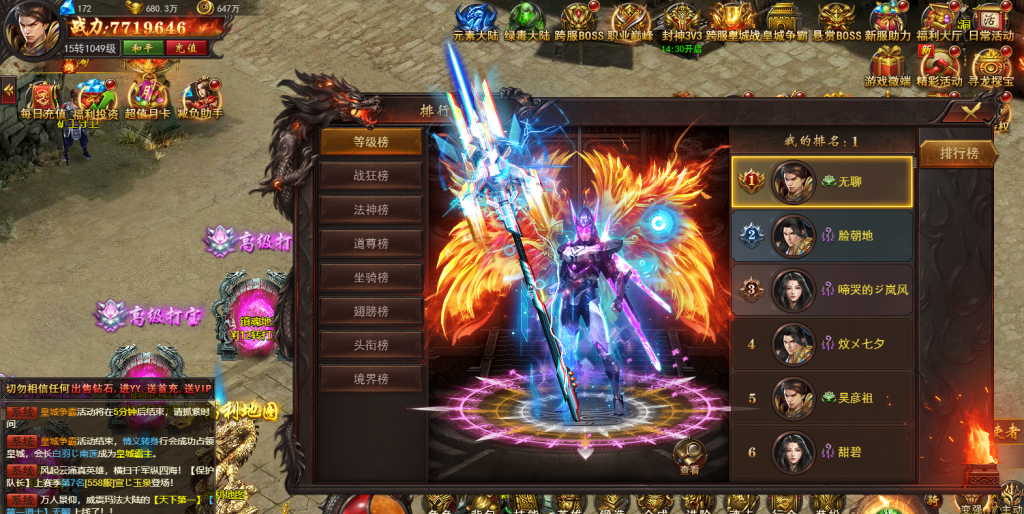
Task: Select rank 1 player 无聊
Action: [822, 182]
